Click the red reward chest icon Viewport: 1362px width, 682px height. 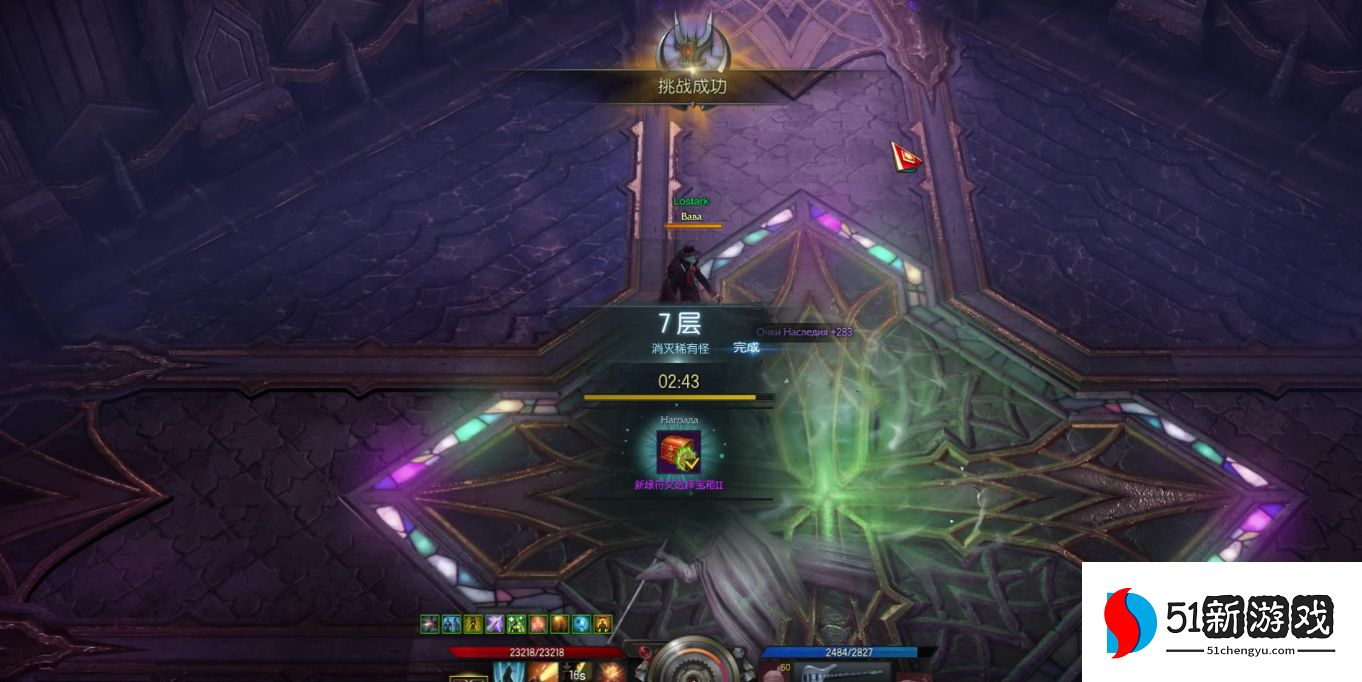[678, 452]
